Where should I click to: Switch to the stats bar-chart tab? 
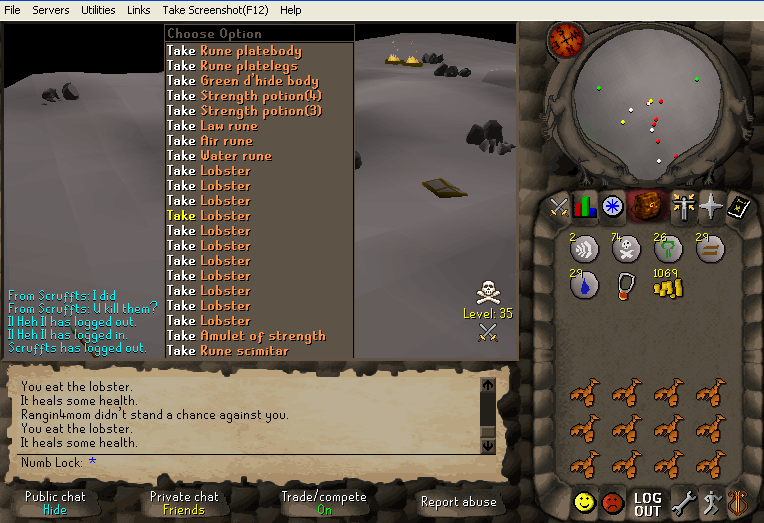pyautogui.click(x=585, y=207)
